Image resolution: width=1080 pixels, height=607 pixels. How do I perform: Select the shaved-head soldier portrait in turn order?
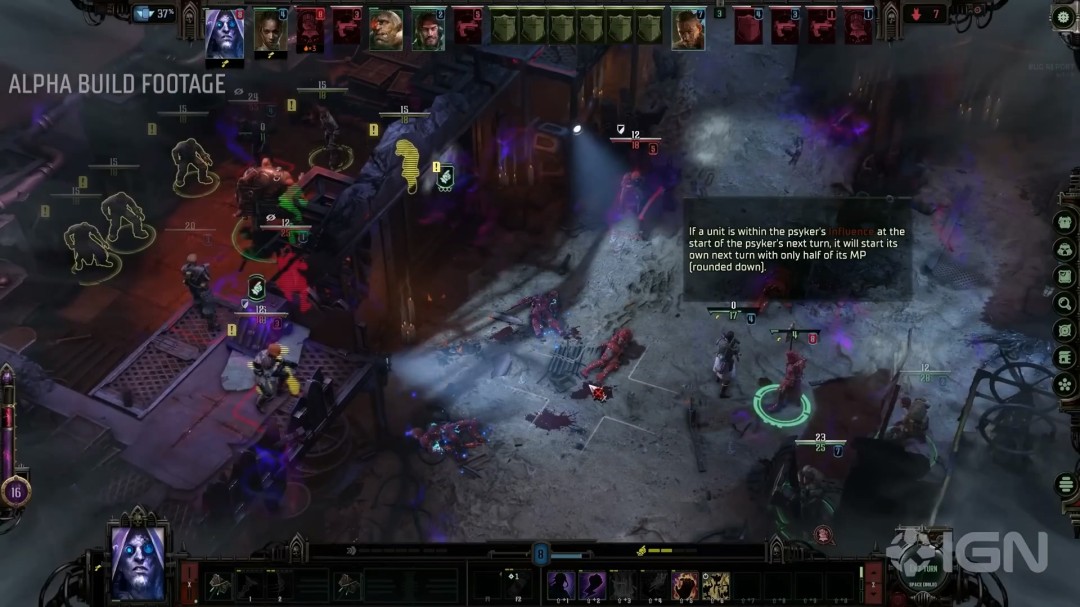click(x=687, y=29)
